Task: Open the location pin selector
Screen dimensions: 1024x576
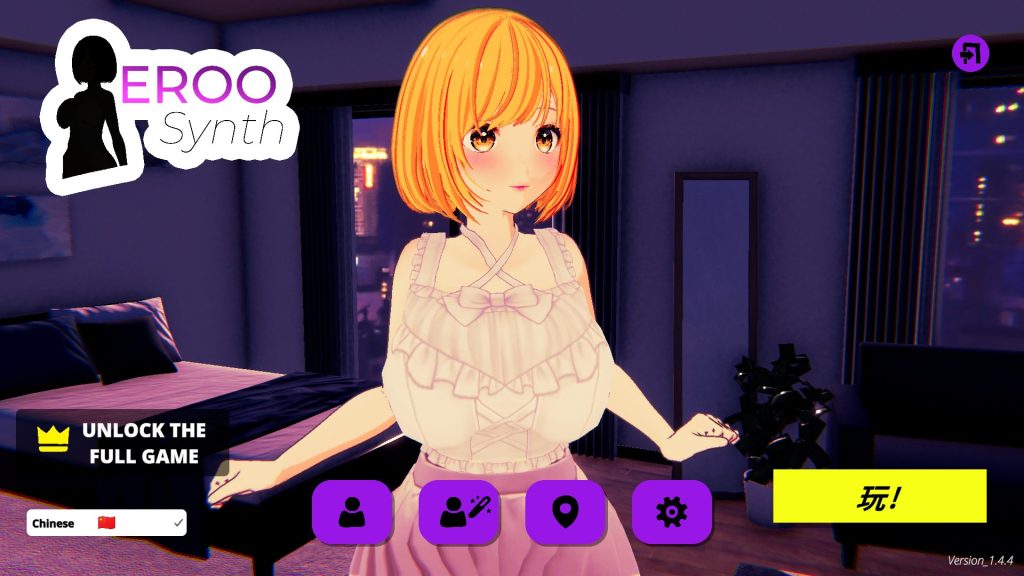Action: point(565,512)
